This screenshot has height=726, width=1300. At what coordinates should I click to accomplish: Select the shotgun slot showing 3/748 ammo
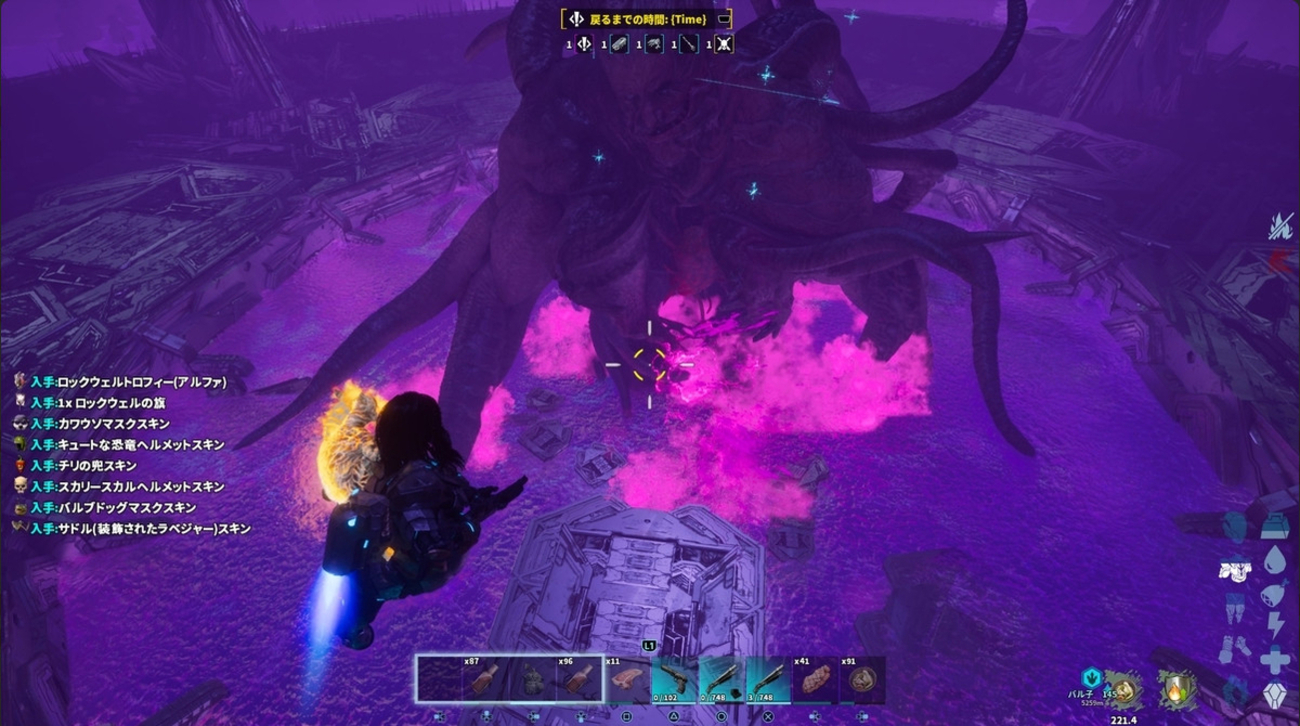tap(768, 680)
